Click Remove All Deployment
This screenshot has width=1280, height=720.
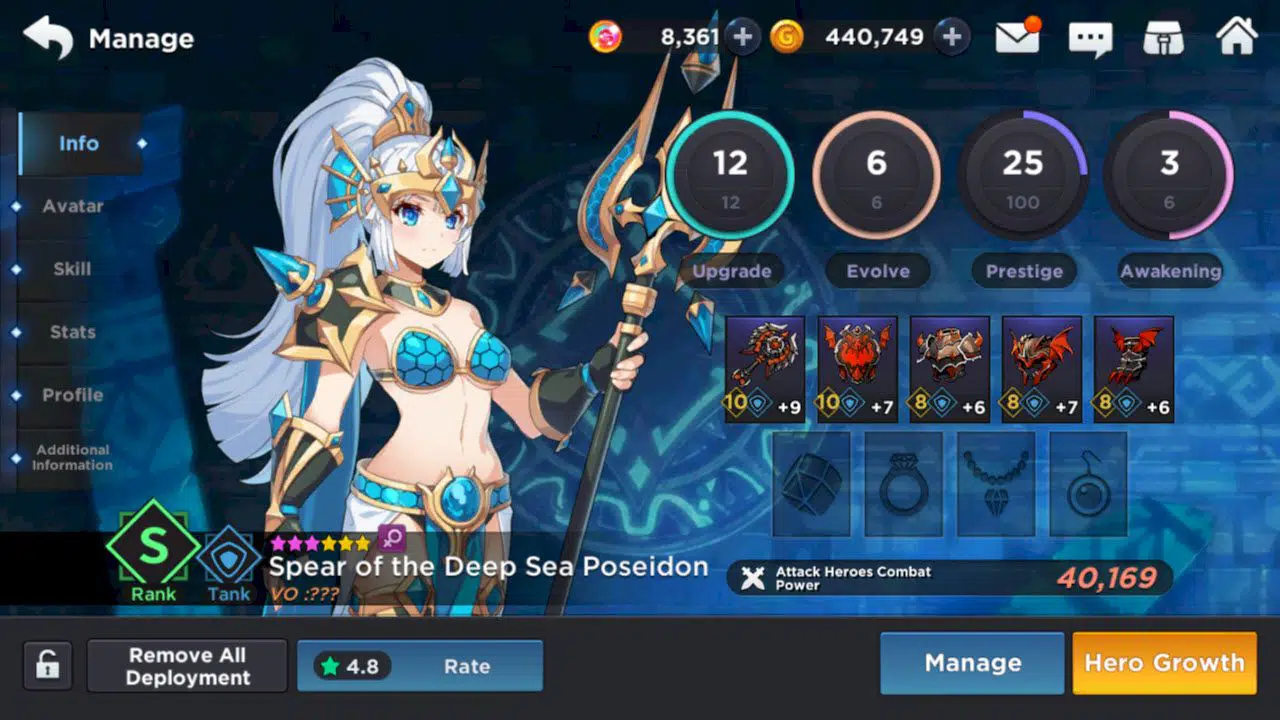click(x=187, y=665)
